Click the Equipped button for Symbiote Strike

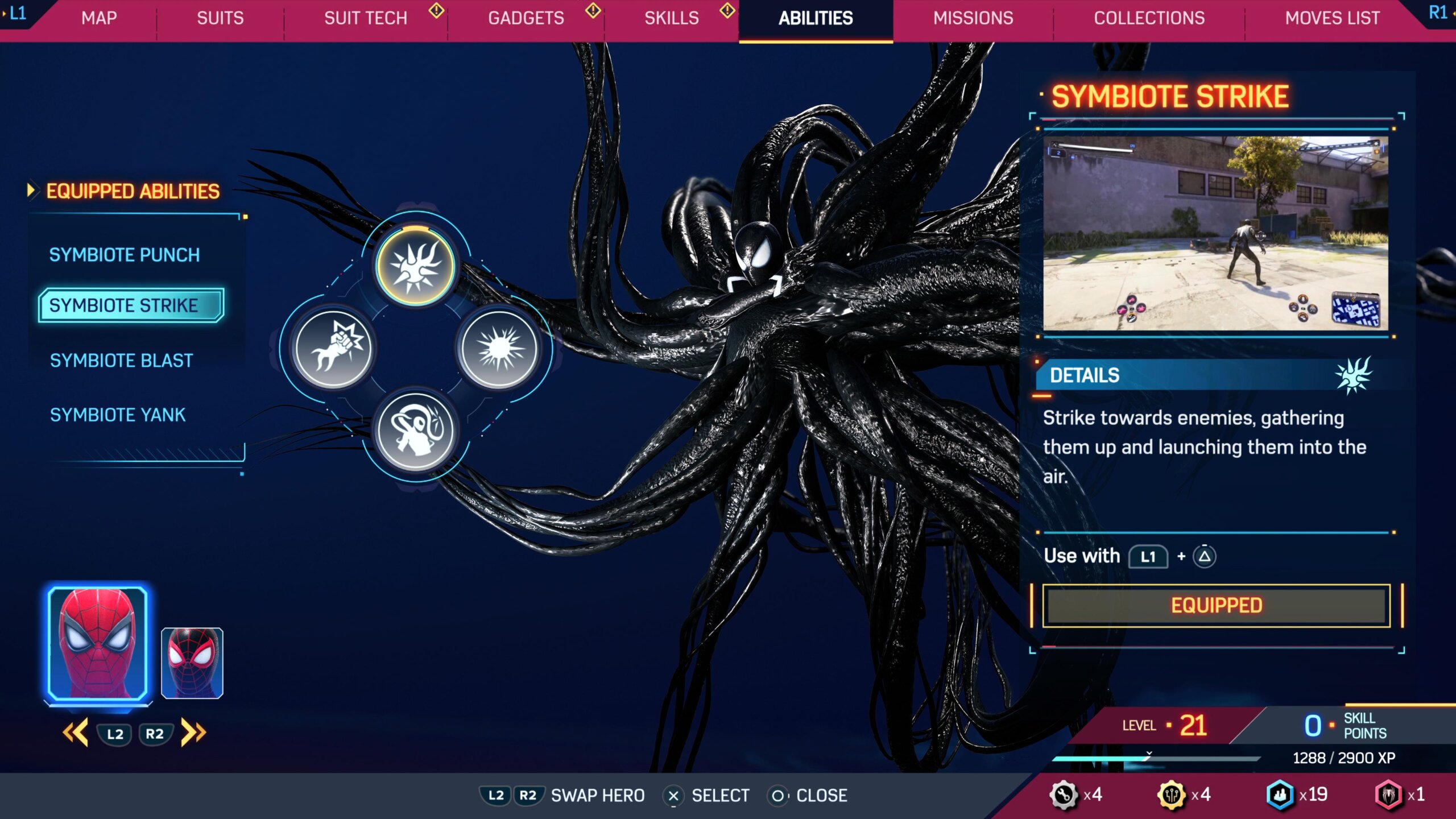tap(1216, 606)
